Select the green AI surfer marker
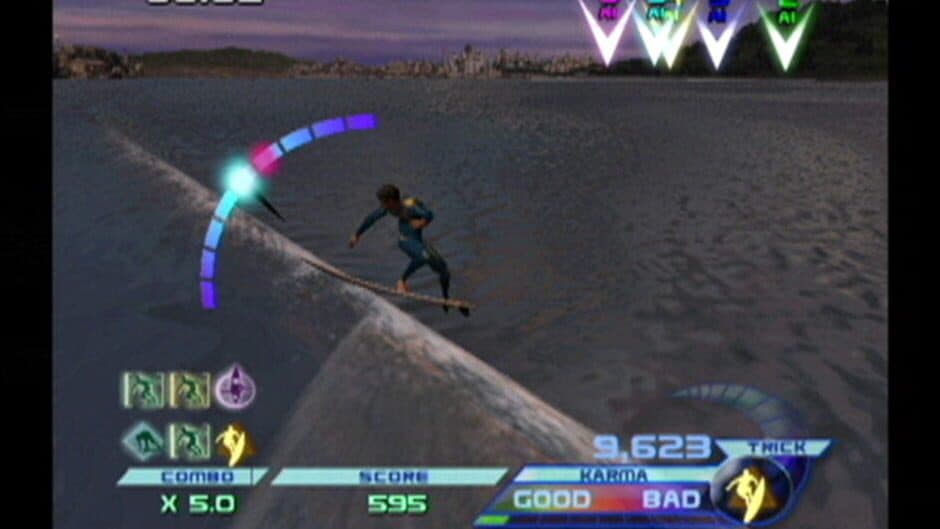 click(786, 32)
